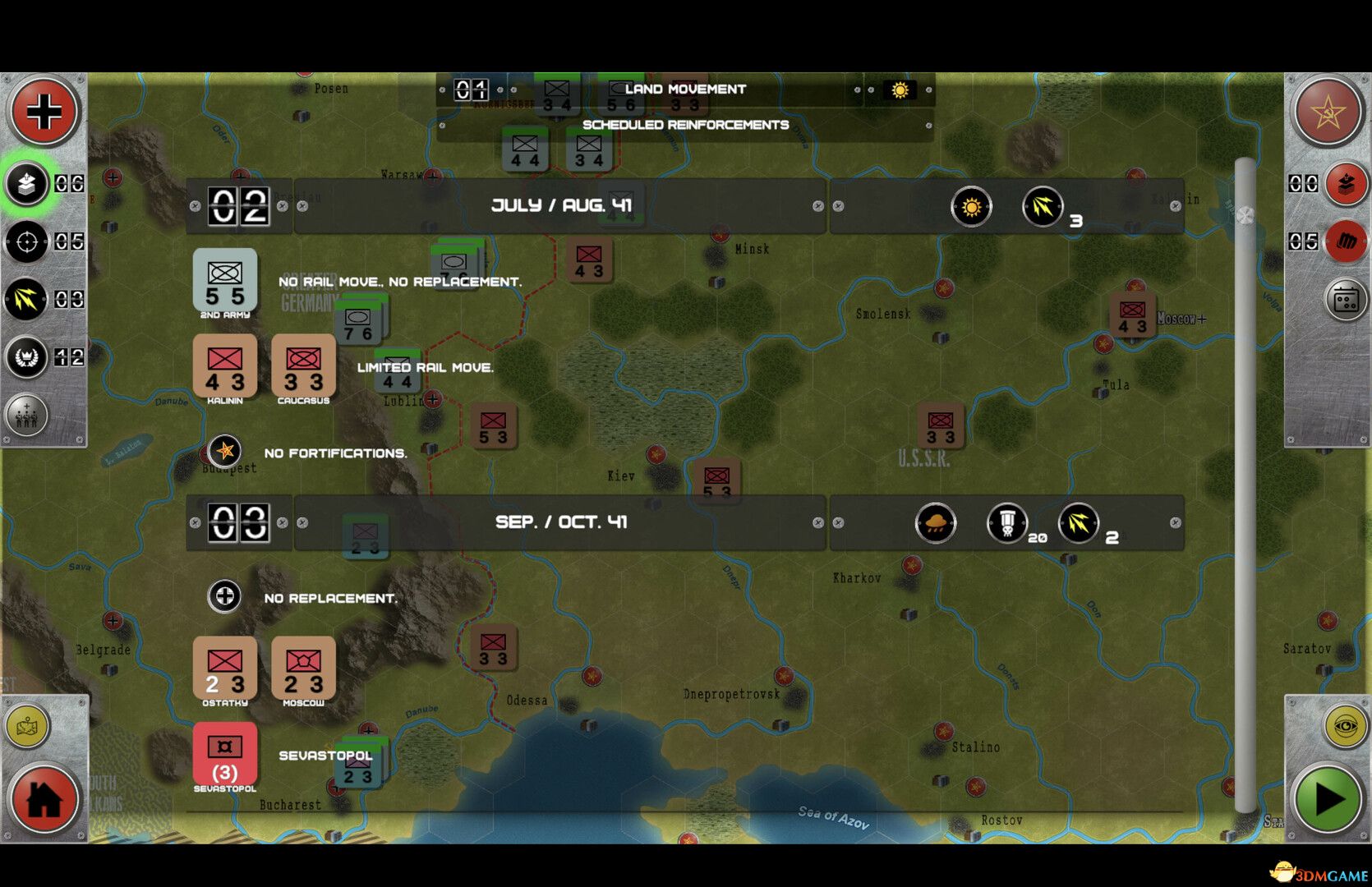Open the dice roll icon on right sidebar

coord(1344,299)
